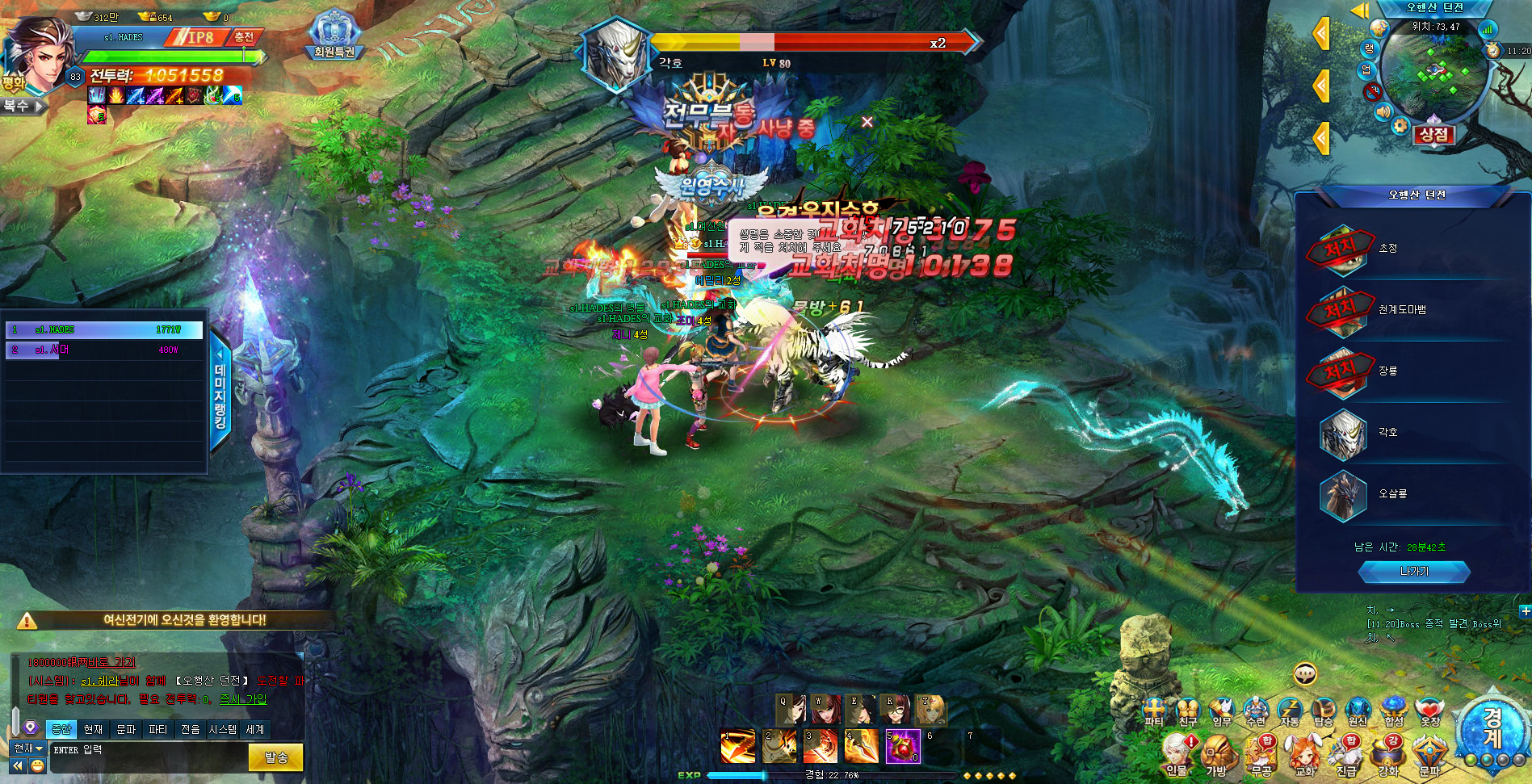Open the 문파 guild menu
Screen dimensions: 1532x784
click(1429, 756)
